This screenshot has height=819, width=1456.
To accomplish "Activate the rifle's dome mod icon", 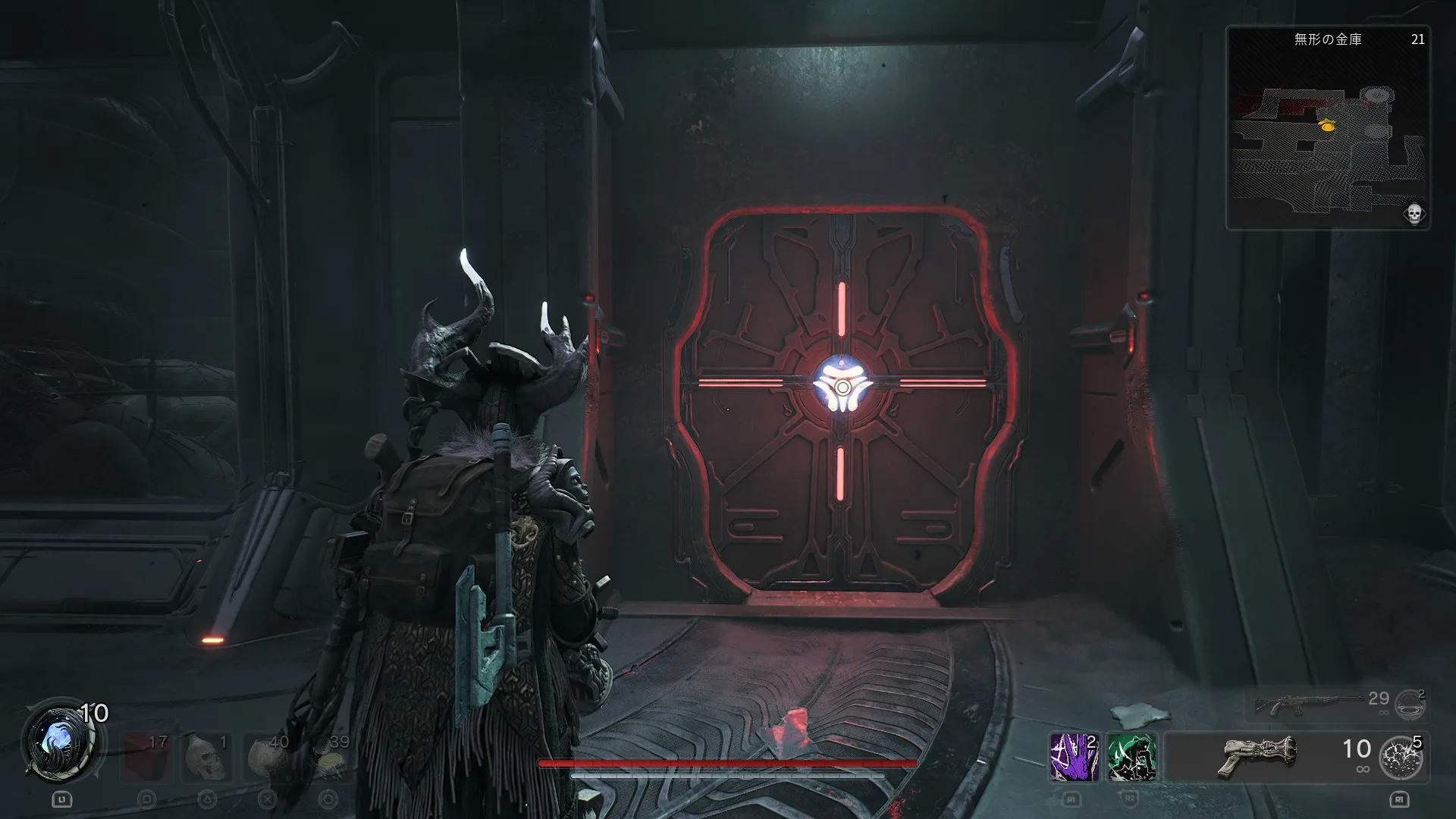I will (x=1410, y=704).
